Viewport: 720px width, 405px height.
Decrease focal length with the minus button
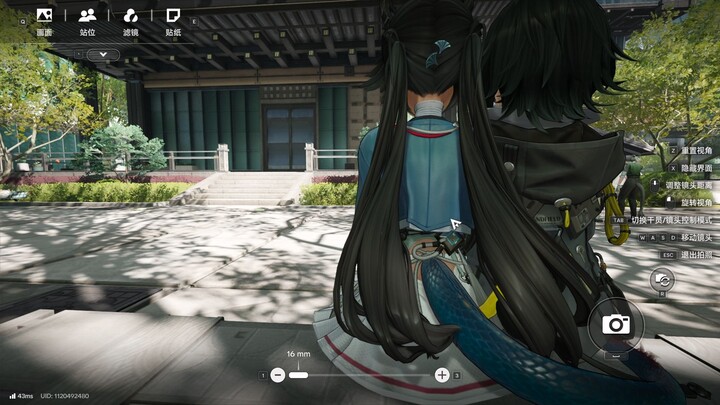click(x=278, y=375)
